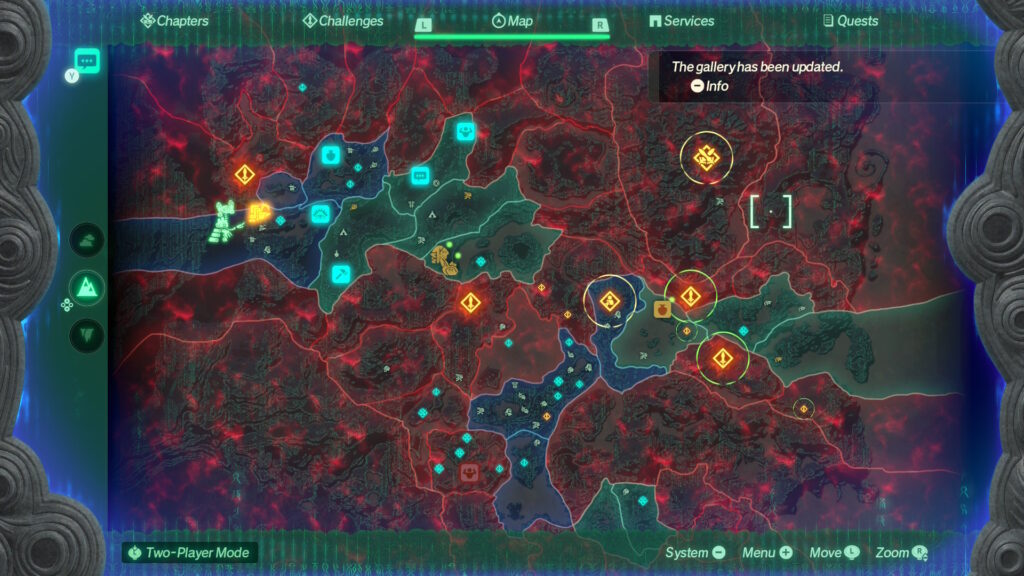Select the surface layer mountain button
1024x576 pixels.
[87, 288]
